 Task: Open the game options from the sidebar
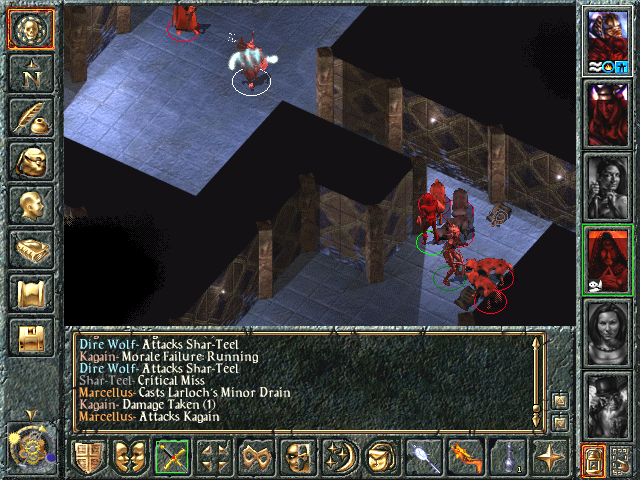31,337
